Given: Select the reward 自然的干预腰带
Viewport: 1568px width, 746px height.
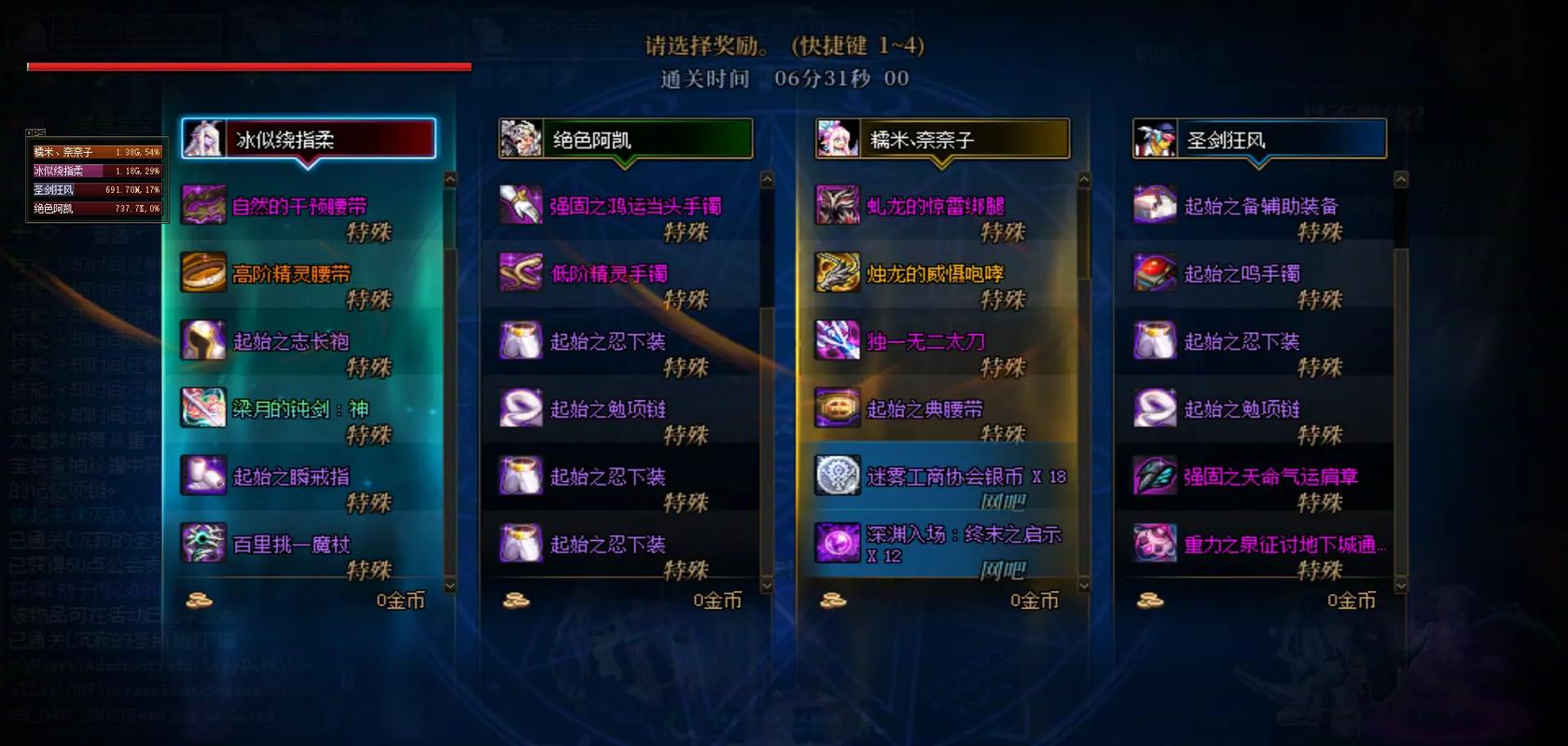Looking at the screenshot, I should tap(202, 206).
